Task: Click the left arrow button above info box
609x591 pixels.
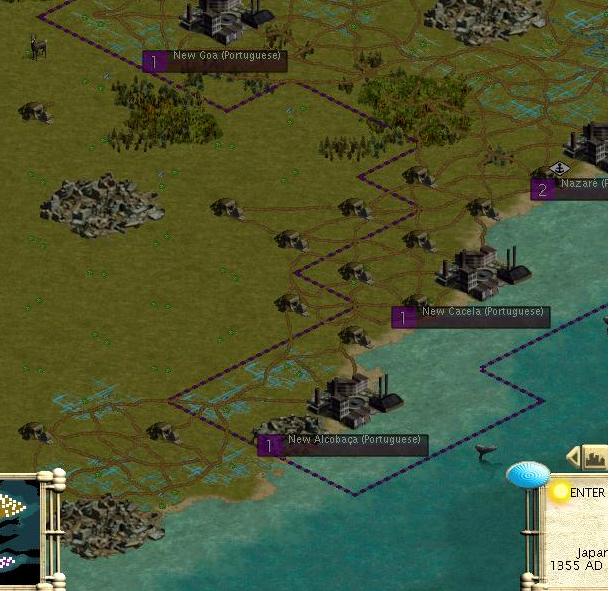Action: pyautogui.click(x=573, y=457)
